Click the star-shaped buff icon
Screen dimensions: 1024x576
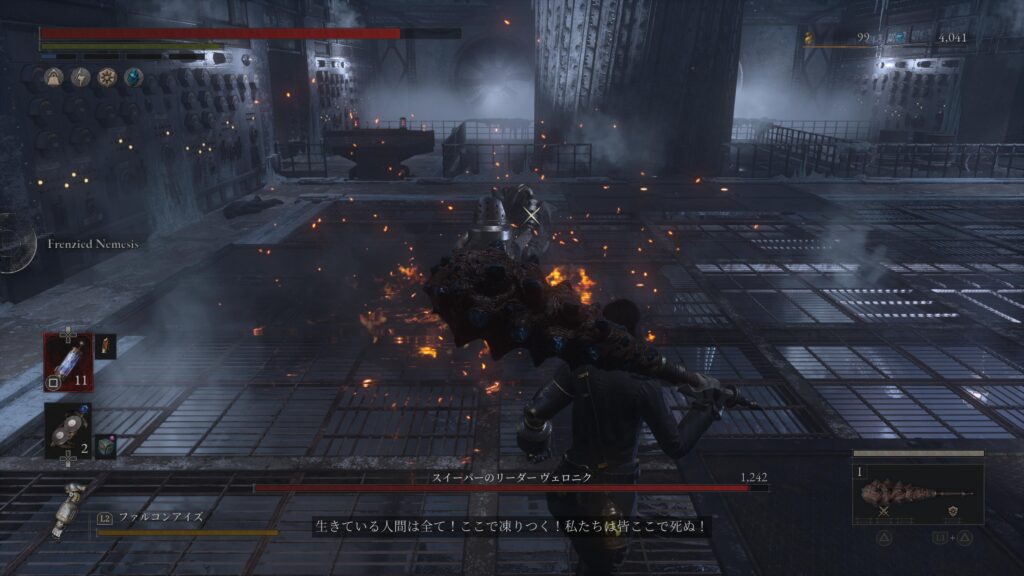coord(107,77)
